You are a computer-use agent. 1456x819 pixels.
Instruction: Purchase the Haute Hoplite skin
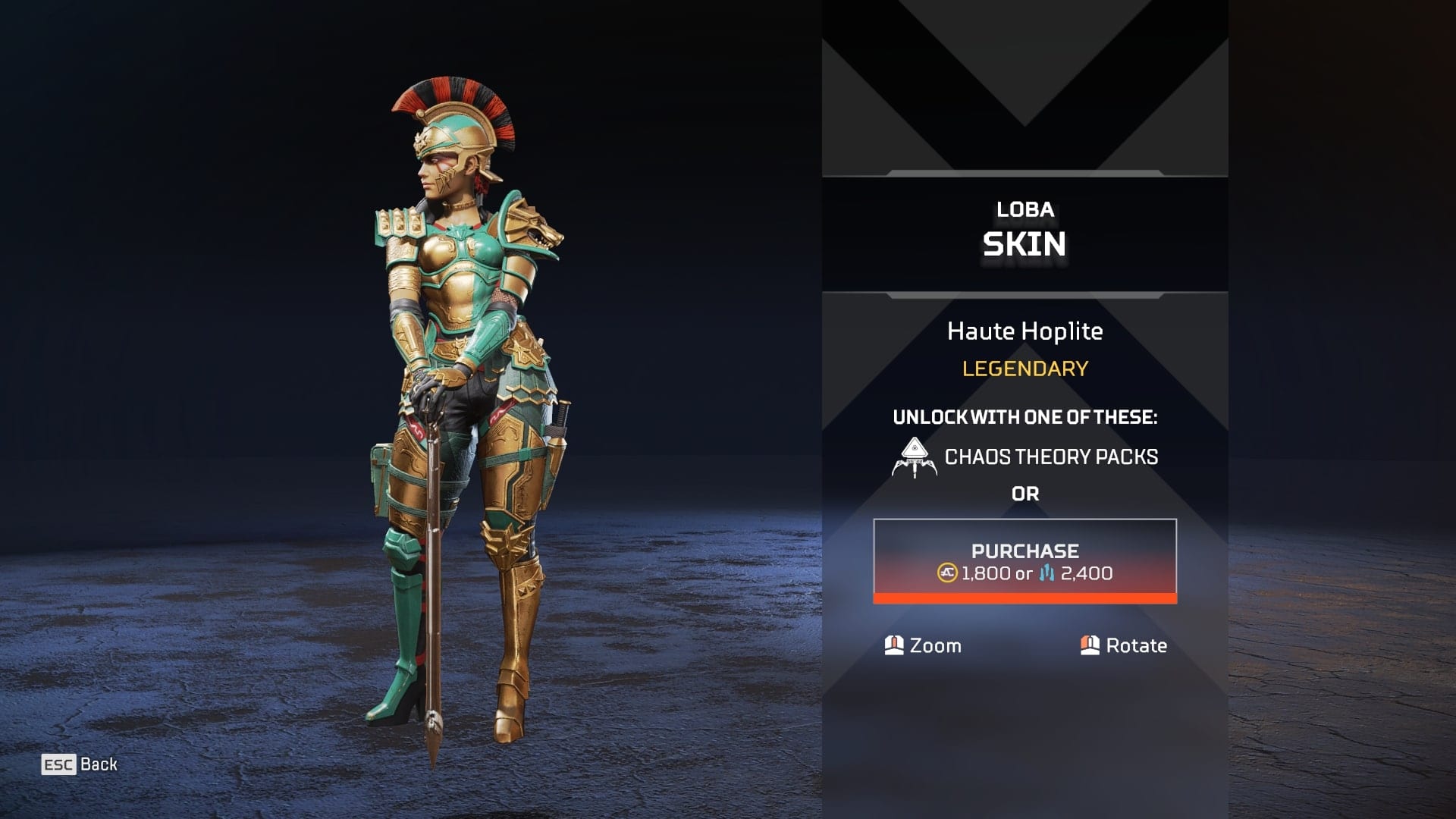[1025, 561]
